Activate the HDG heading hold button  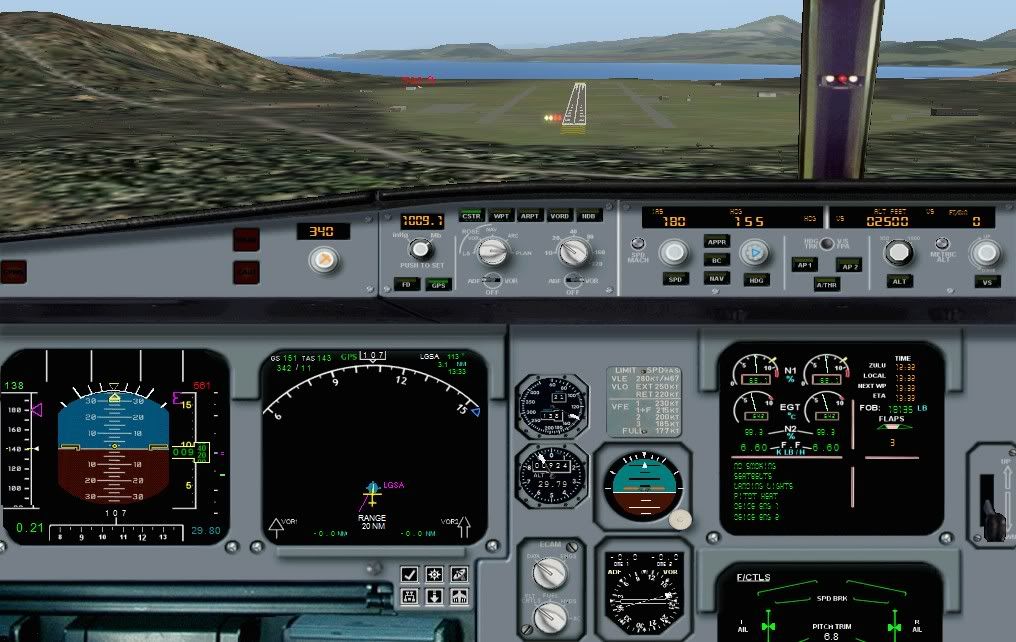click(756, 280)
